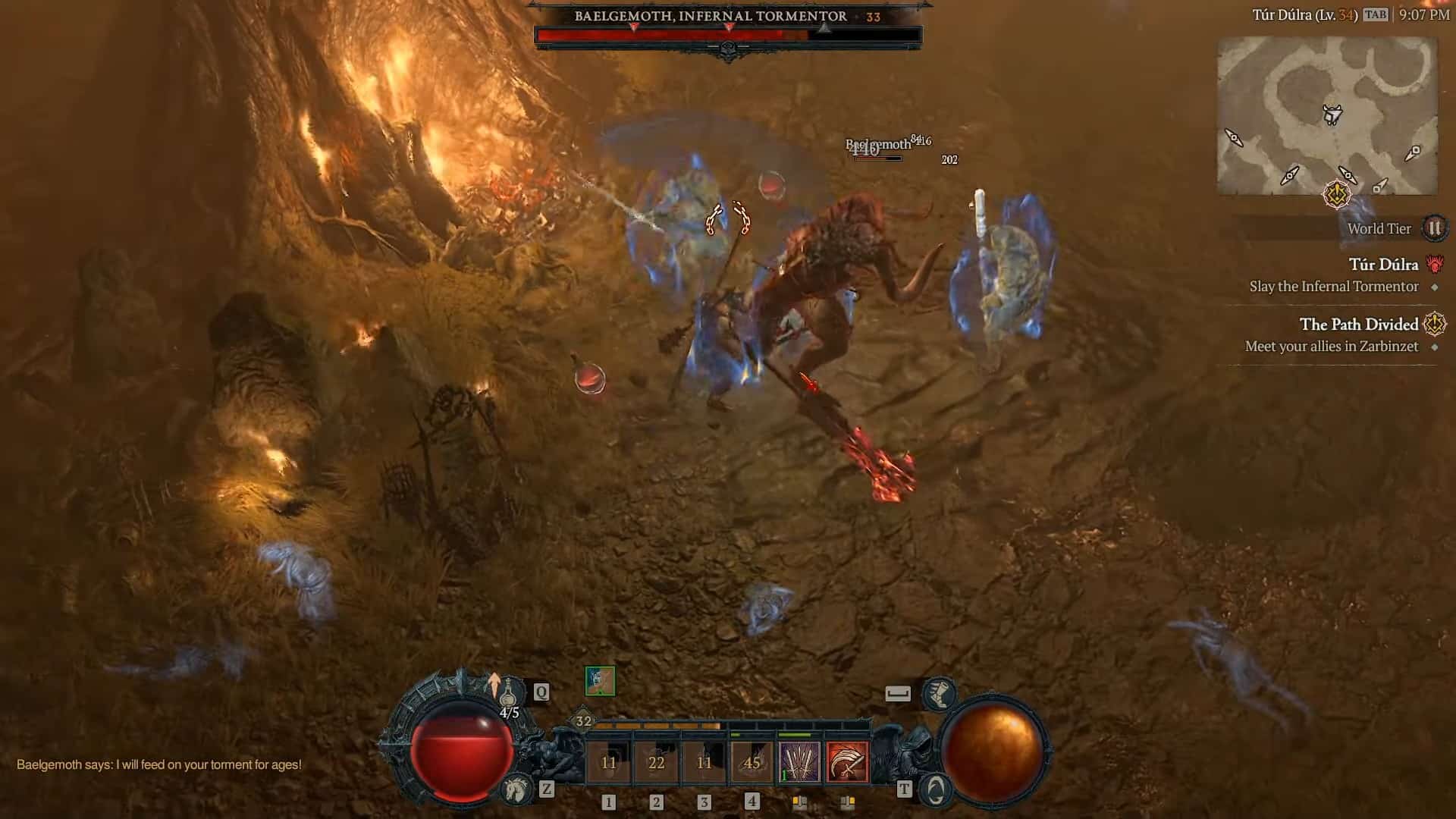Click the green-framed party portrait above the hotbar
The width and height of the screenshot is (1456, 819).
[601, 679]
